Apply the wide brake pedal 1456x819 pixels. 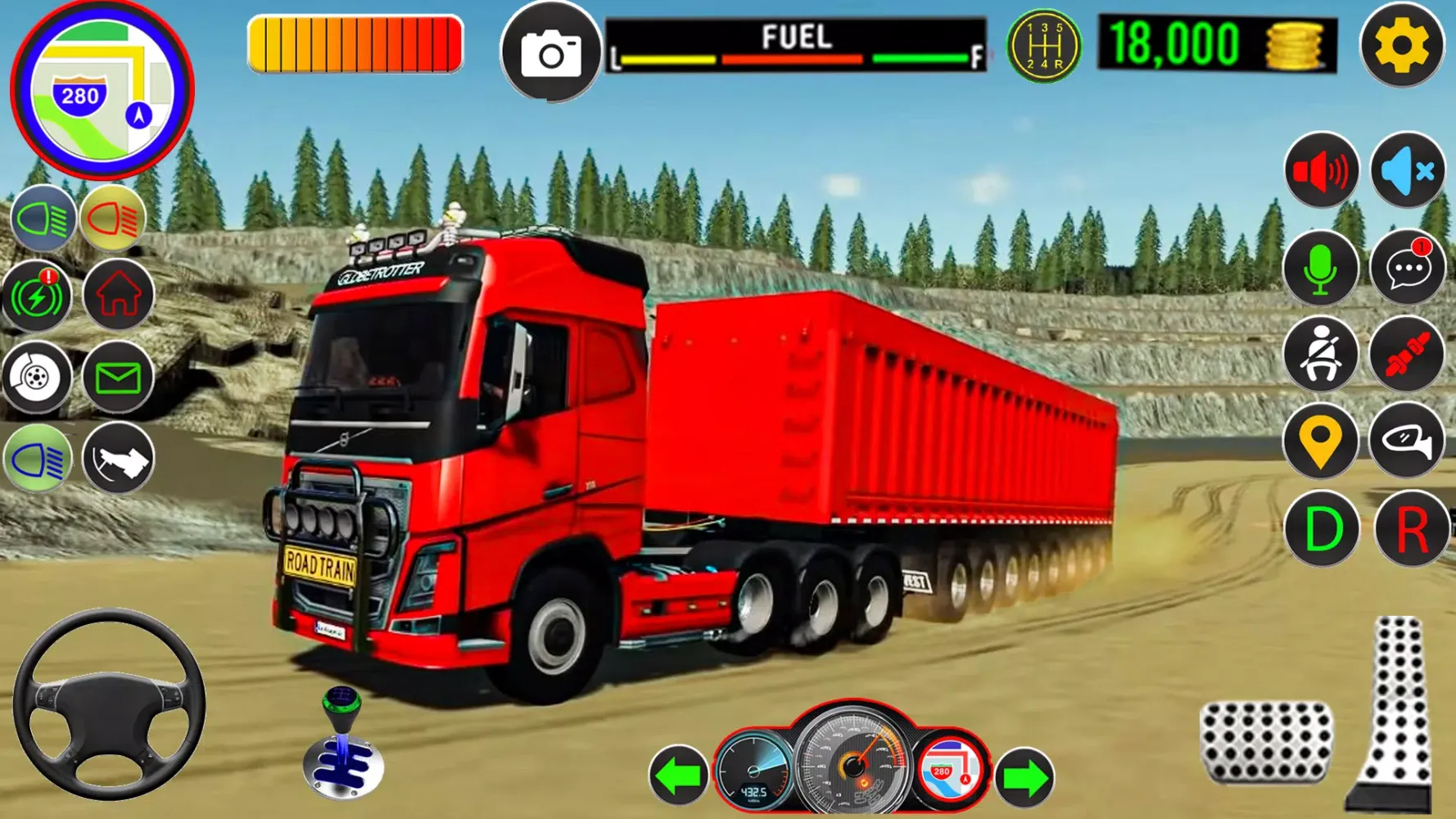(x=1265, y=740)
